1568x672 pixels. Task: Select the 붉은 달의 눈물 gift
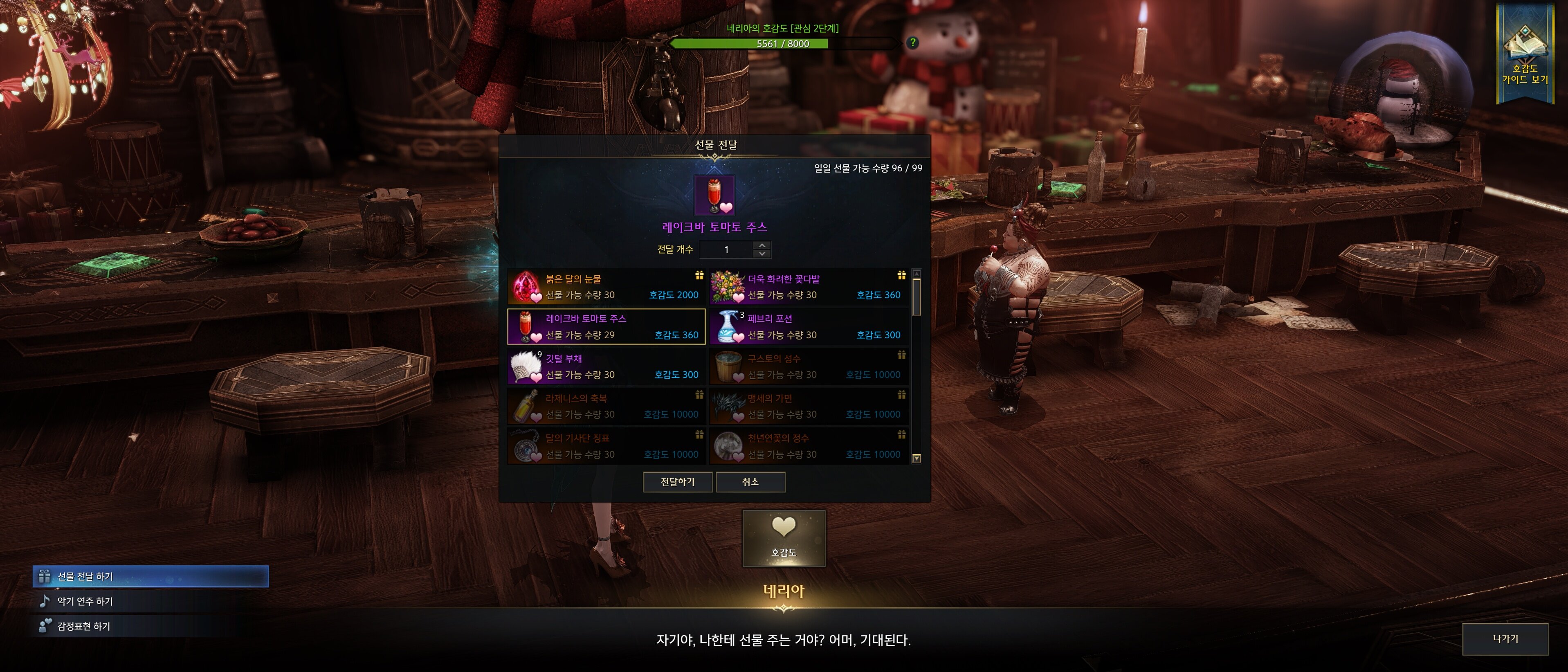[x=606, y=287]
